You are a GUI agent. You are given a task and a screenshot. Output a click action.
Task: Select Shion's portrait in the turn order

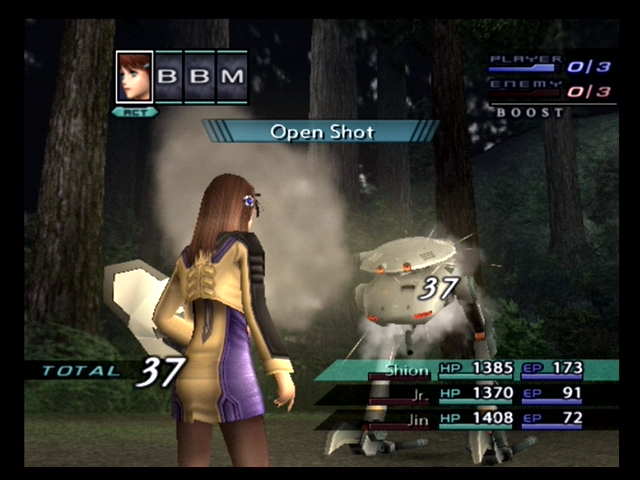pos(135,77)
